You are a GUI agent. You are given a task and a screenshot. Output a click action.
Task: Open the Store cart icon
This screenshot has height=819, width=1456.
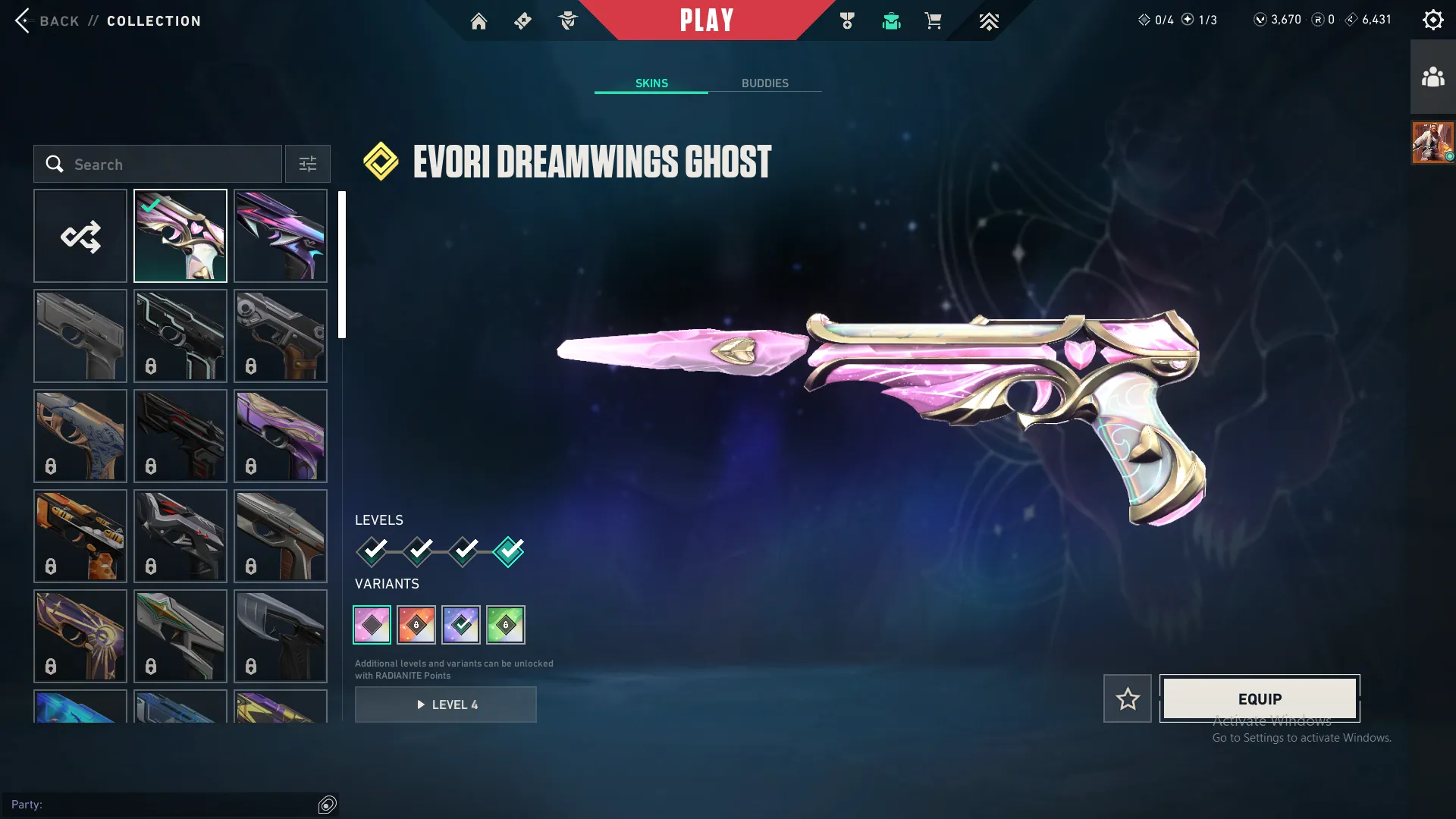[x=933, y=20]
